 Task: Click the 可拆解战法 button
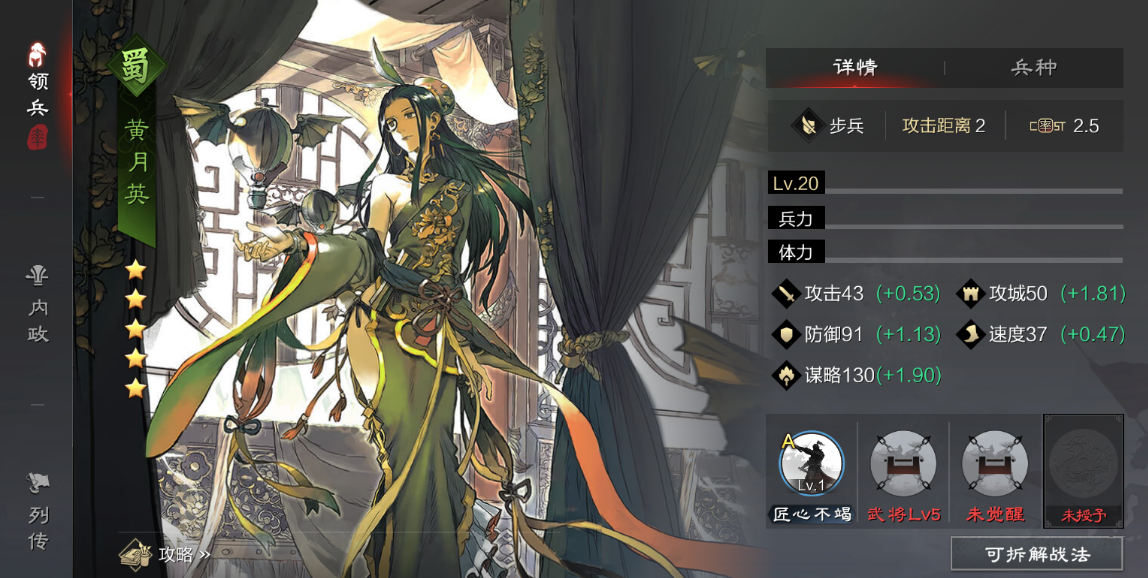click(1036, 553)
